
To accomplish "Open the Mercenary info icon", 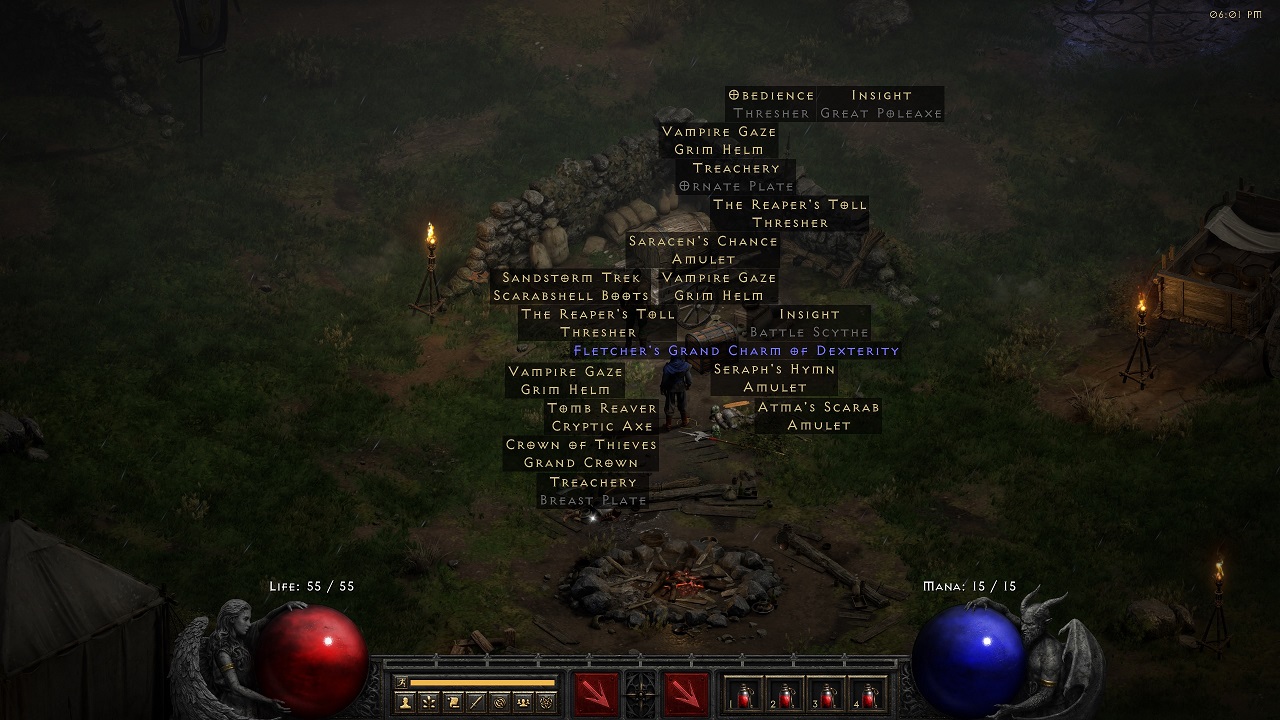I will click(477, 703).
